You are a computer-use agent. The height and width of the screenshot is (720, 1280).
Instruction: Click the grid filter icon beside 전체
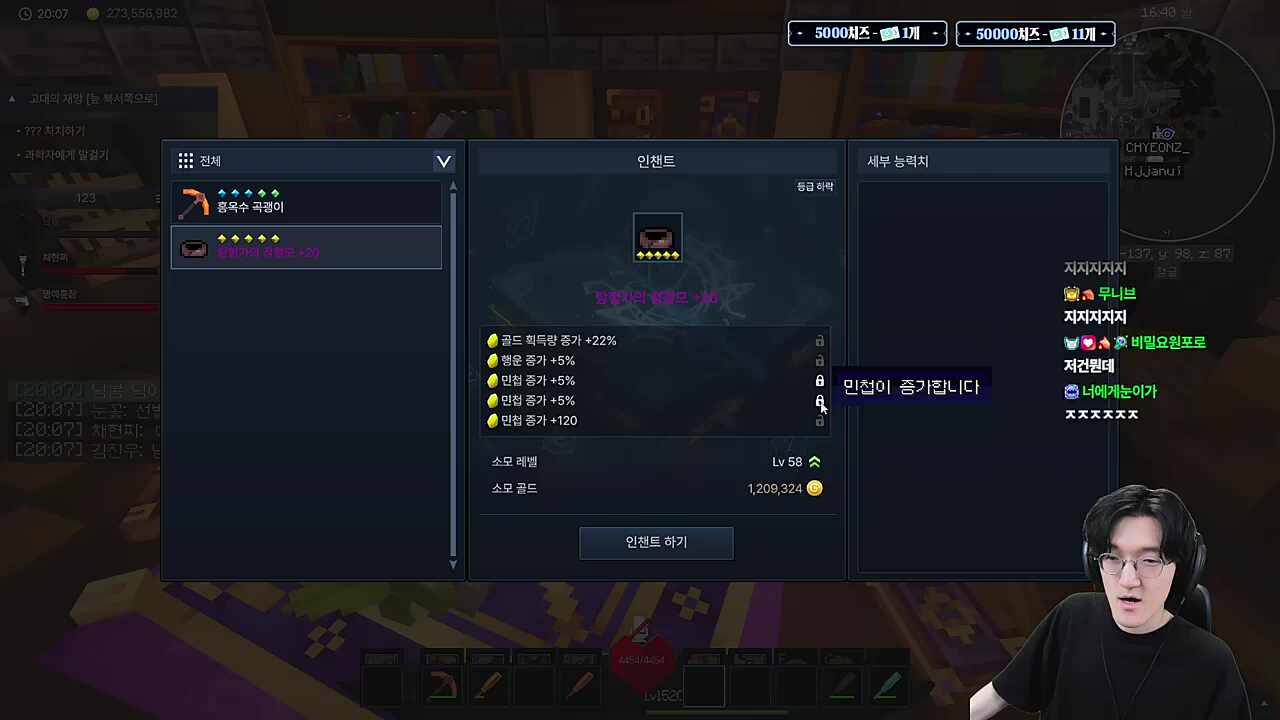click(x=185, y=160)
